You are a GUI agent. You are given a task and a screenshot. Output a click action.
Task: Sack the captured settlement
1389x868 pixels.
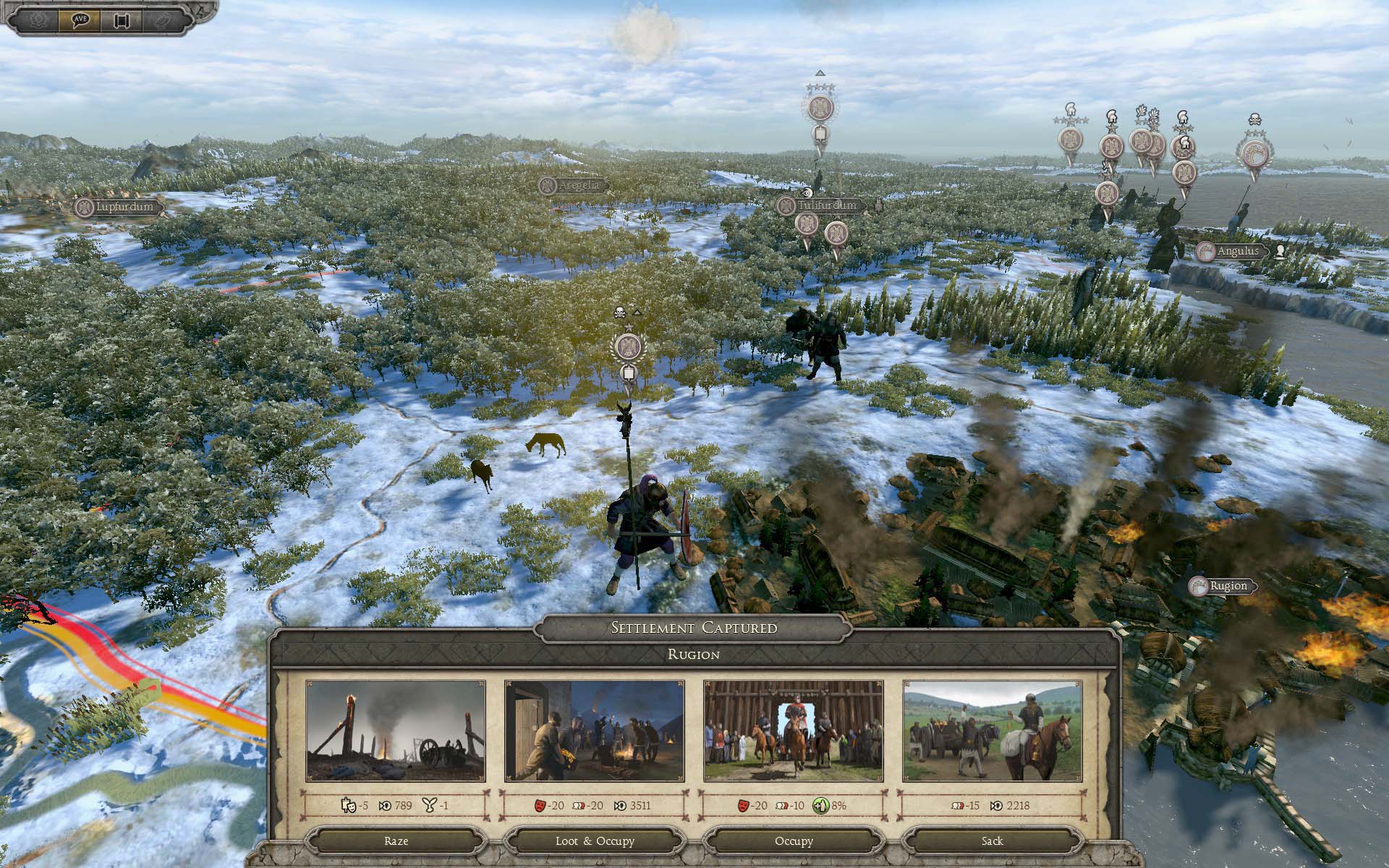point(992,841)
